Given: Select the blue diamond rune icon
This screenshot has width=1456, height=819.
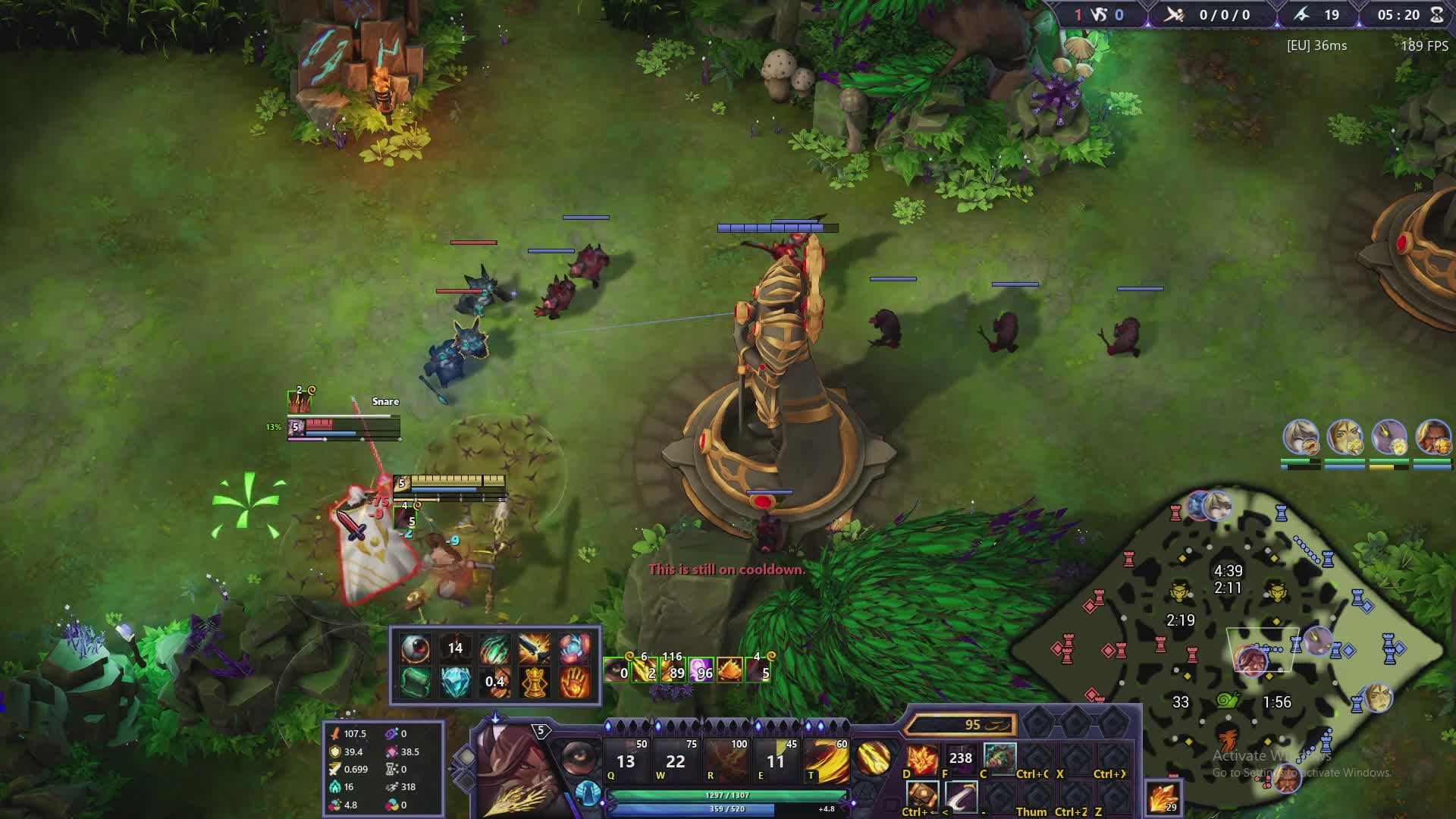Looking at the screenshot, I should pos(455,682).
